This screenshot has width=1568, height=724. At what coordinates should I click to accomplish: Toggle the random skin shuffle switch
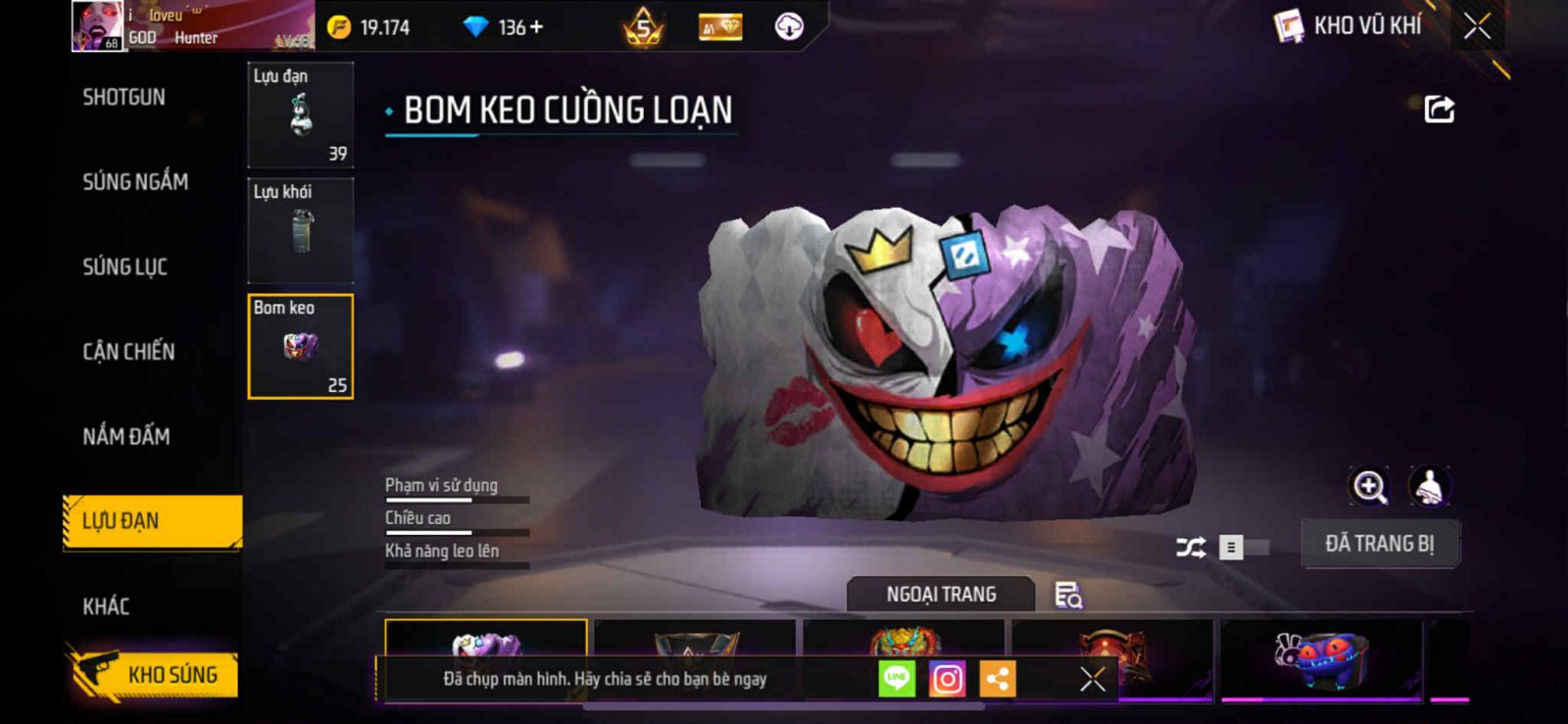pyautogui.click(x=1242, y=547)
